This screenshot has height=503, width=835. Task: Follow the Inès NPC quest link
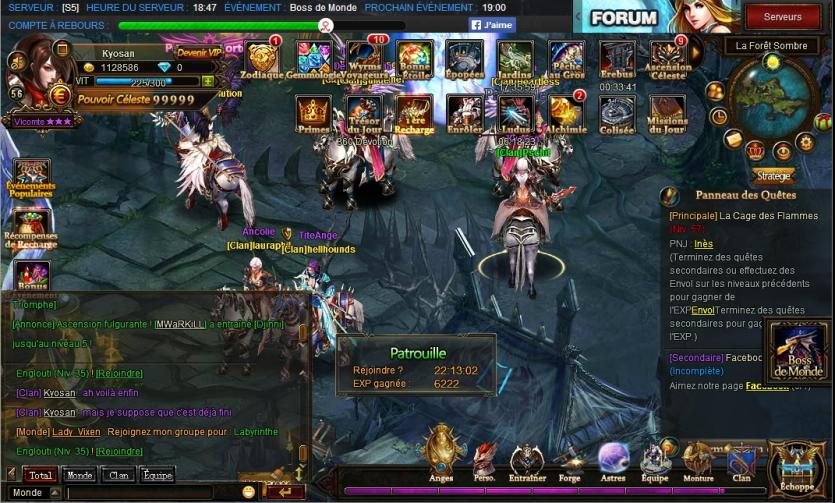point(703,243)
